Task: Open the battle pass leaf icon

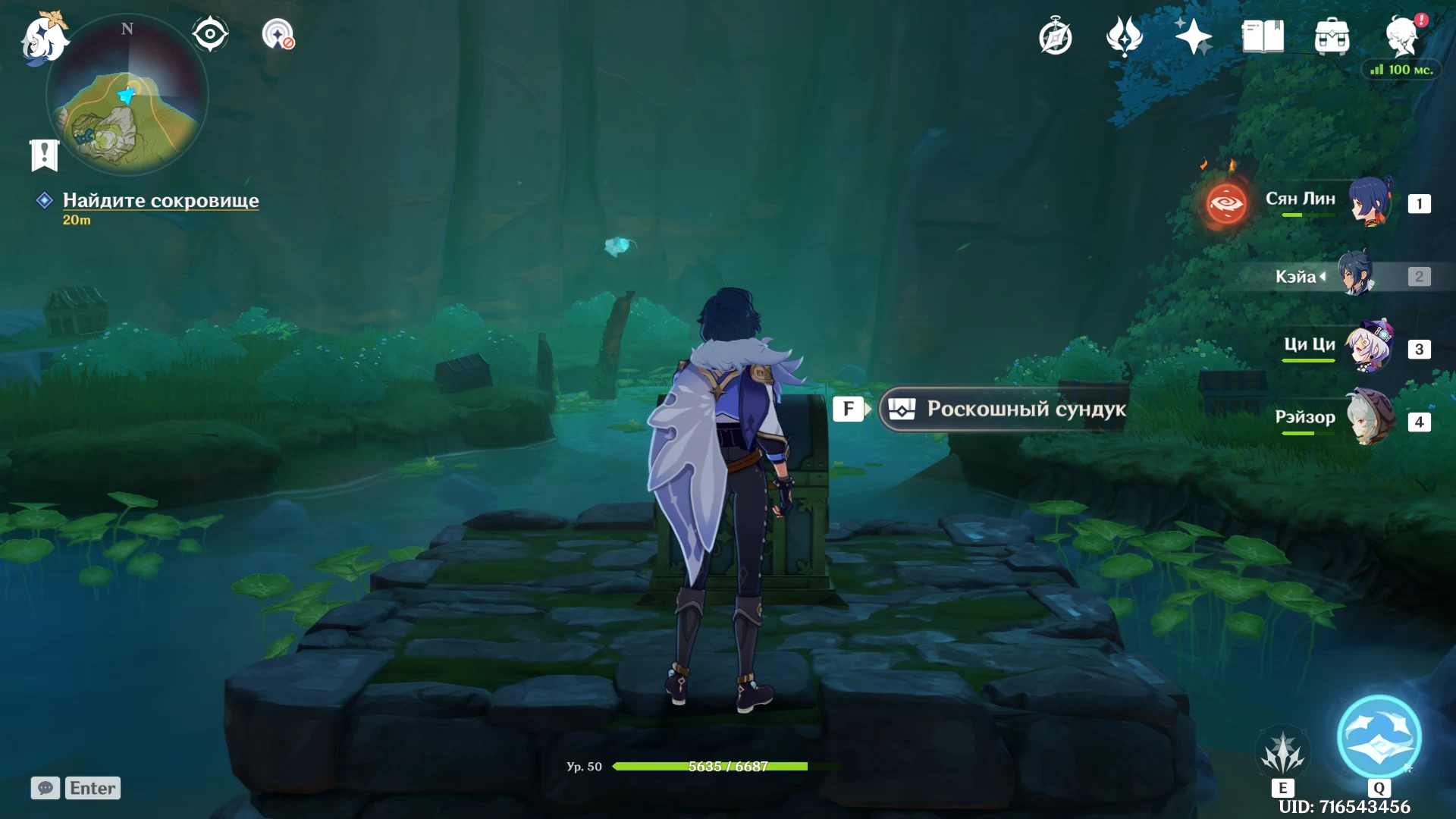Action: click(1124, 36)
